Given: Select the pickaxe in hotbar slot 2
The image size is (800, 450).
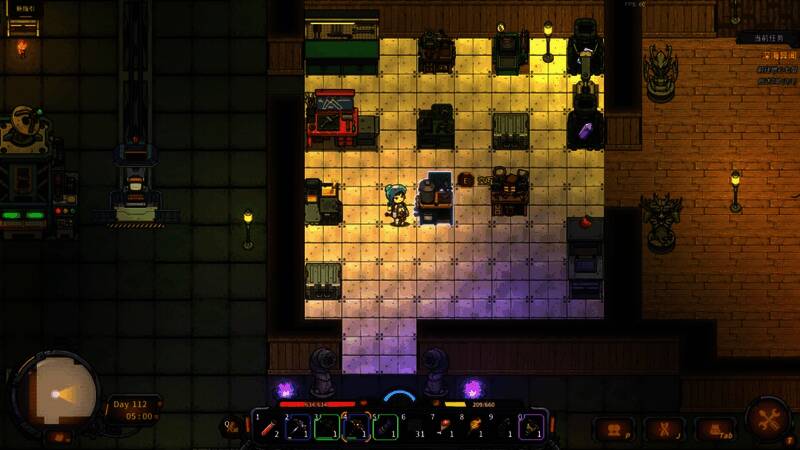Looking at the screenshot, I should (297, 428).
